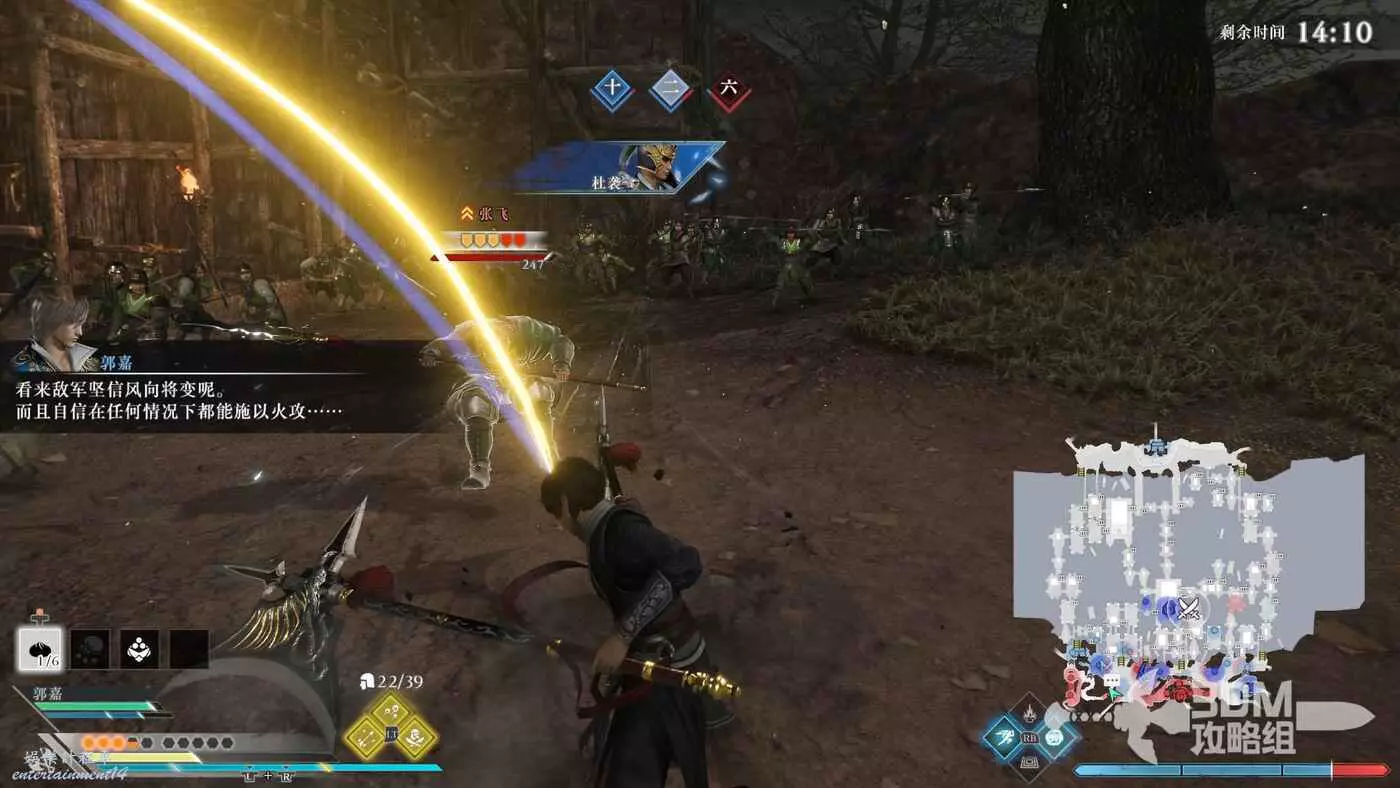Select the meat bun item slot
Screen dimensions: 1400x788
(x=40, y=649)
